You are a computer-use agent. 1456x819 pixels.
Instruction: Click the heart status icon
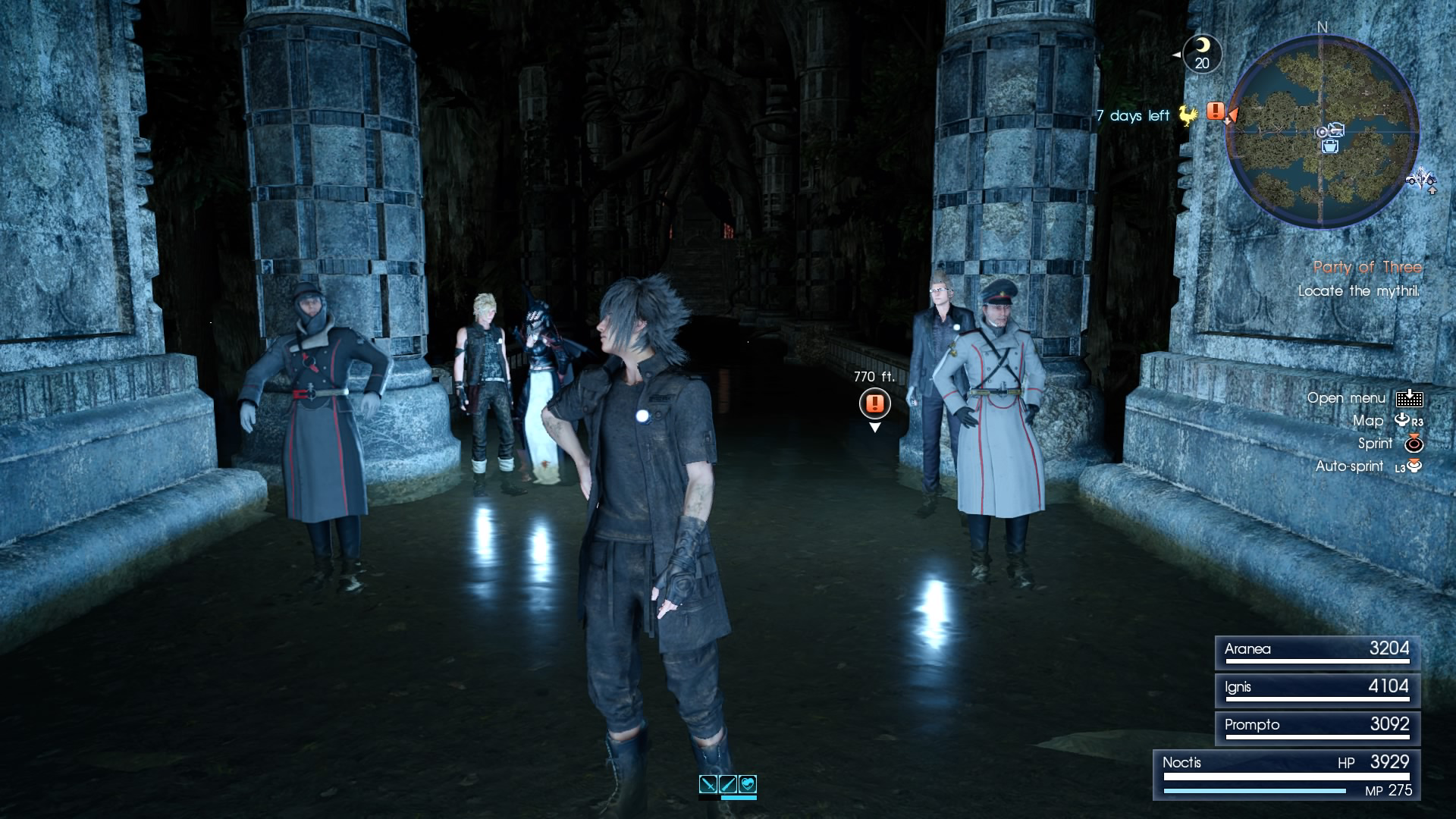pos(748,784)
